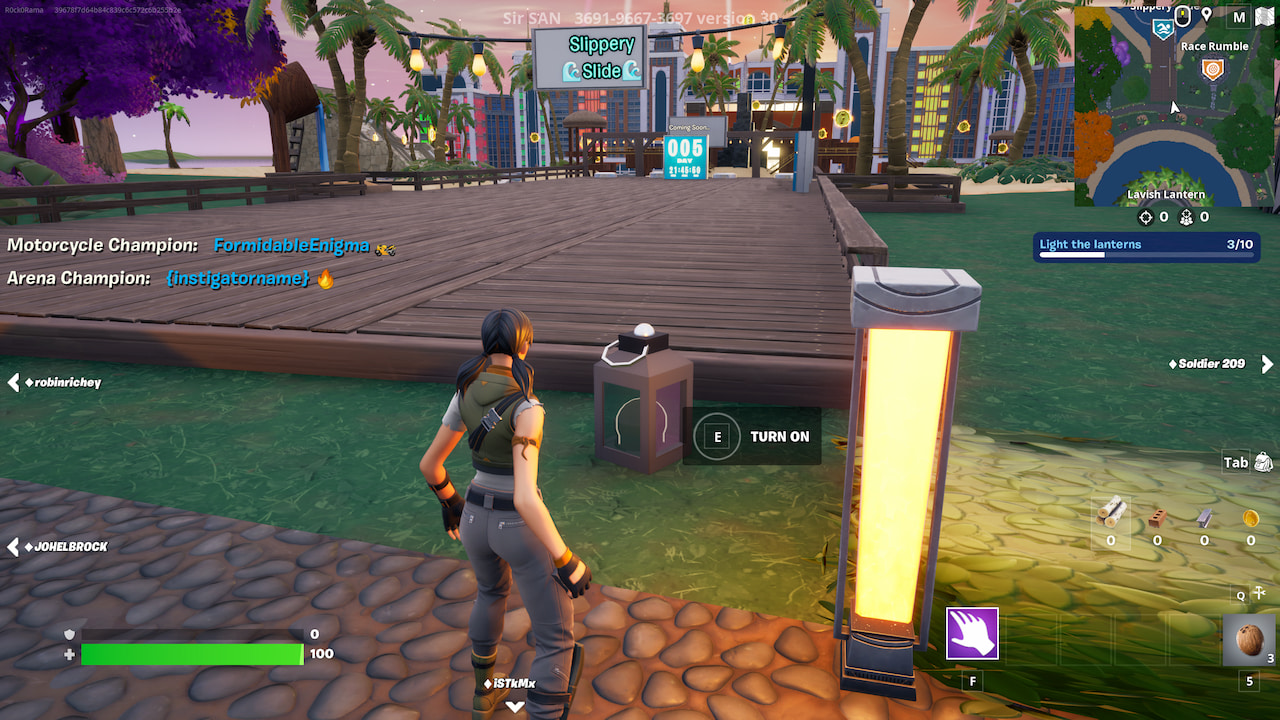Image resolution: width=1280 pixels, height=720 pixels.
Task: Toggle the location pin icon above the minimap
Action: (x=1207, y=16)
